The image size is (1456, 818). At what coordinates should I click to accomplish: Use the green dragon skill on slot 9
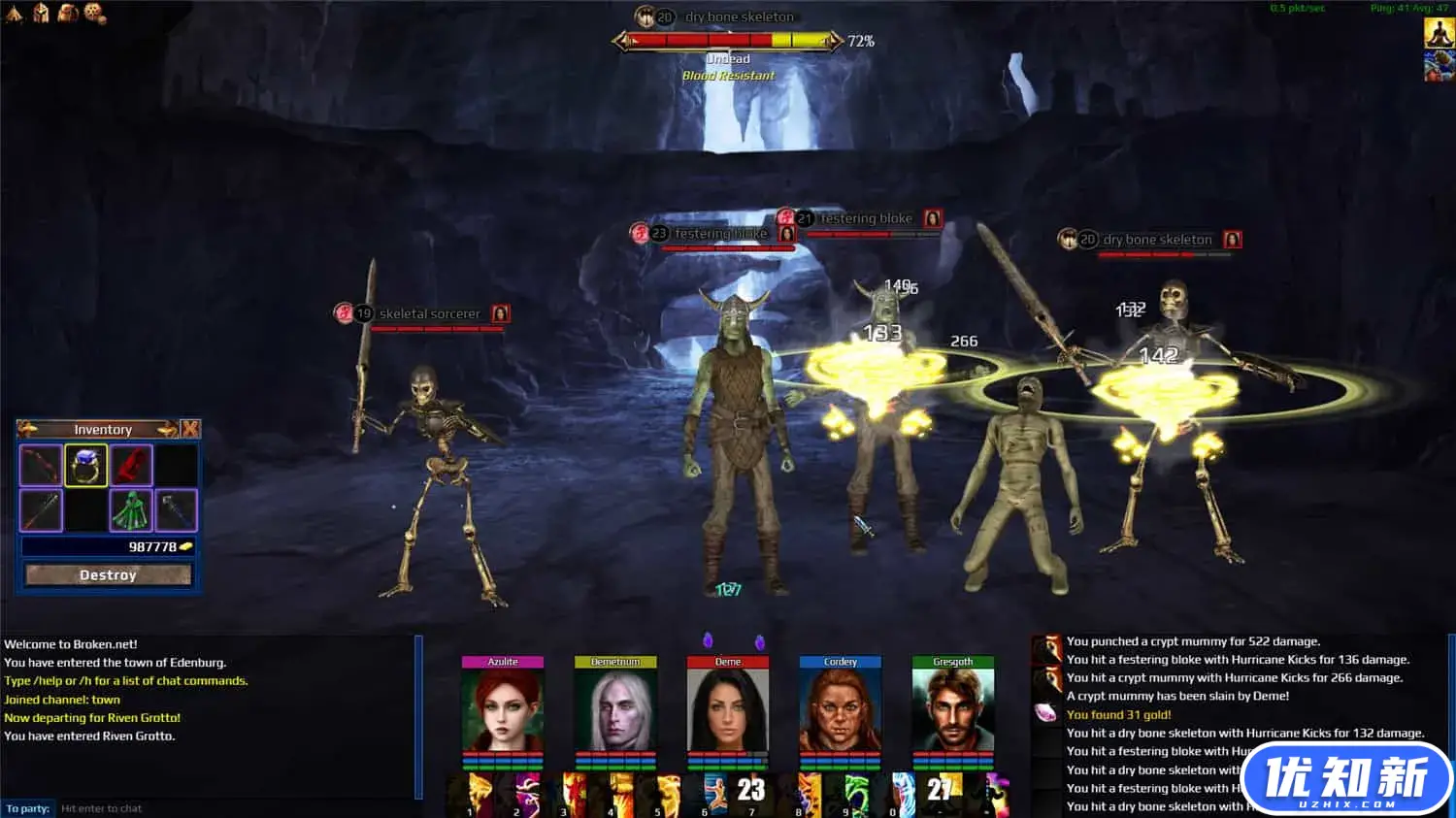(857, 793)
